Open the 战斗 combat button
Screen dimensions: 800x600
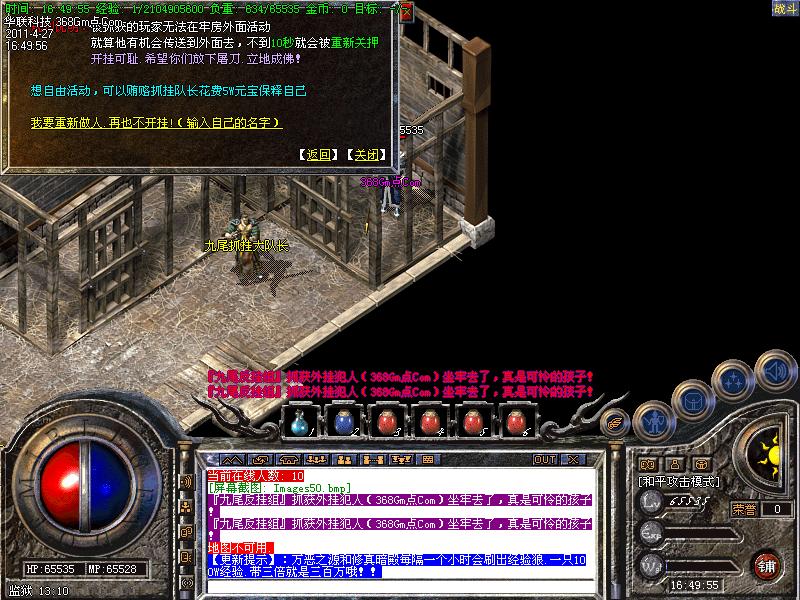point(785,9)
